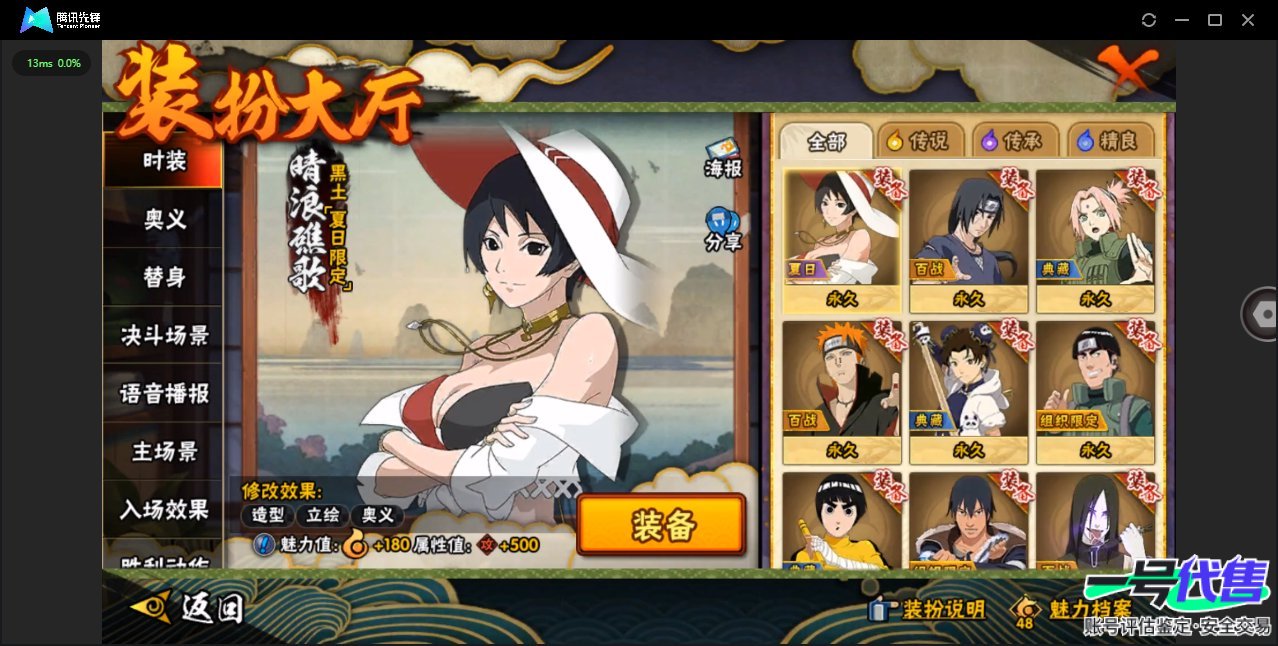Viewport: 1278px width, 646px height.
Task: Select the 全部 tab
Action: 826,141
